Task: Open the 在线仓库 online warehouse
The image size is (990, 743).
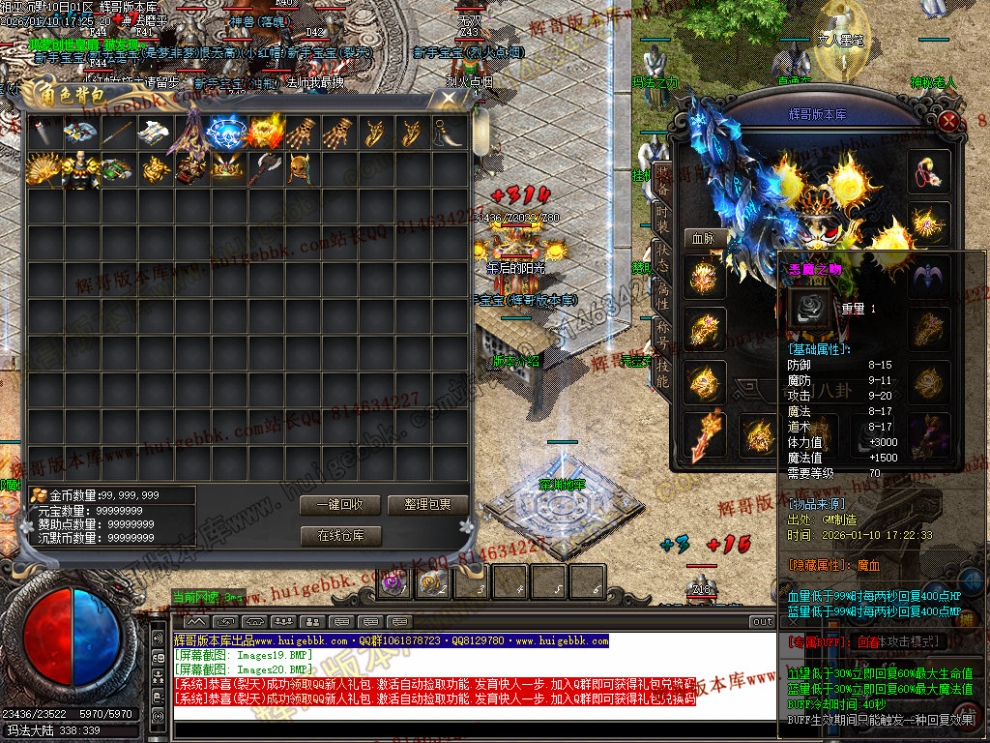Action: pyautogui.click(x=340, y=536)
